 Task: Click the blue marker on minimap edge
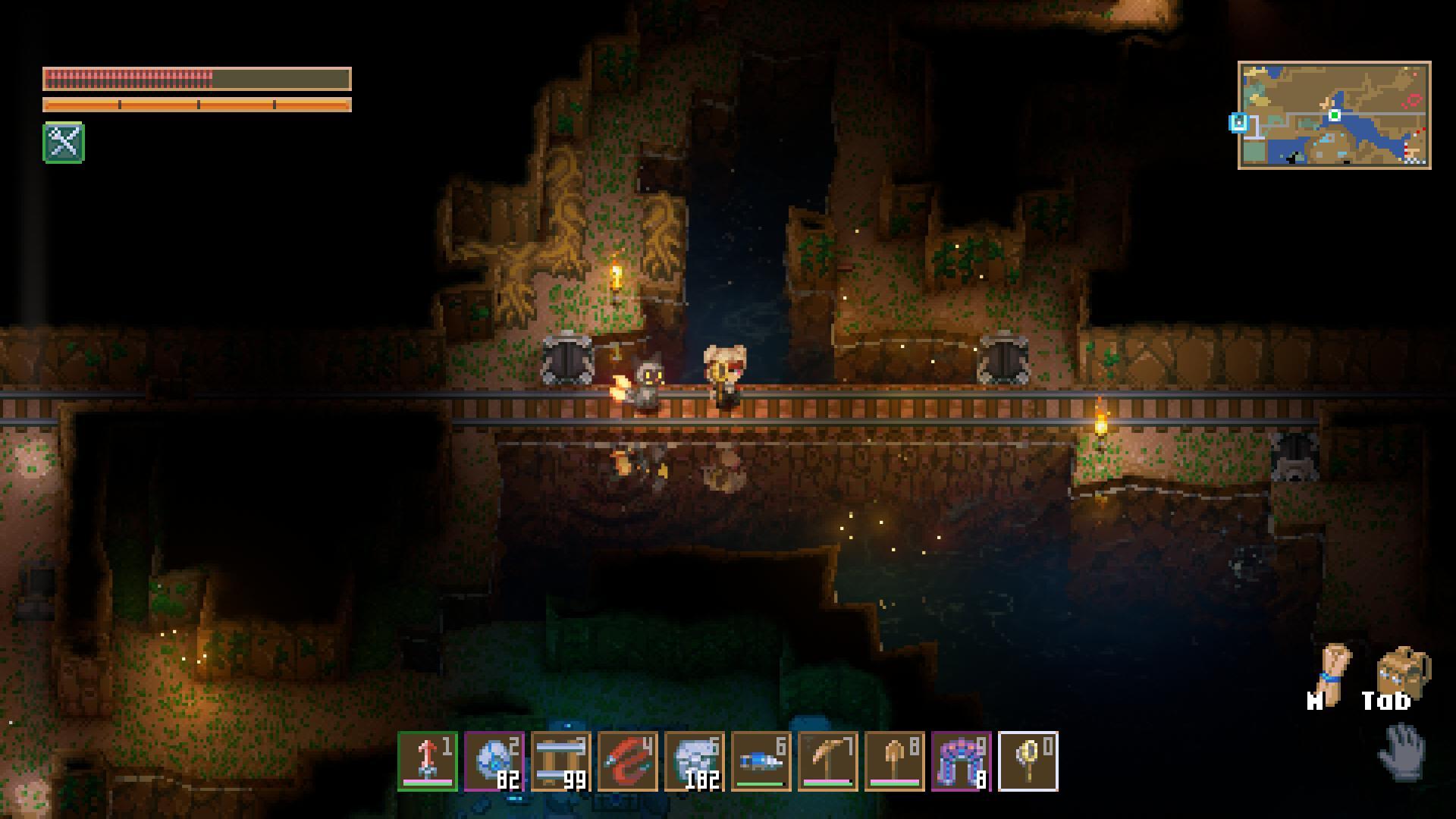click(1239, 122)
